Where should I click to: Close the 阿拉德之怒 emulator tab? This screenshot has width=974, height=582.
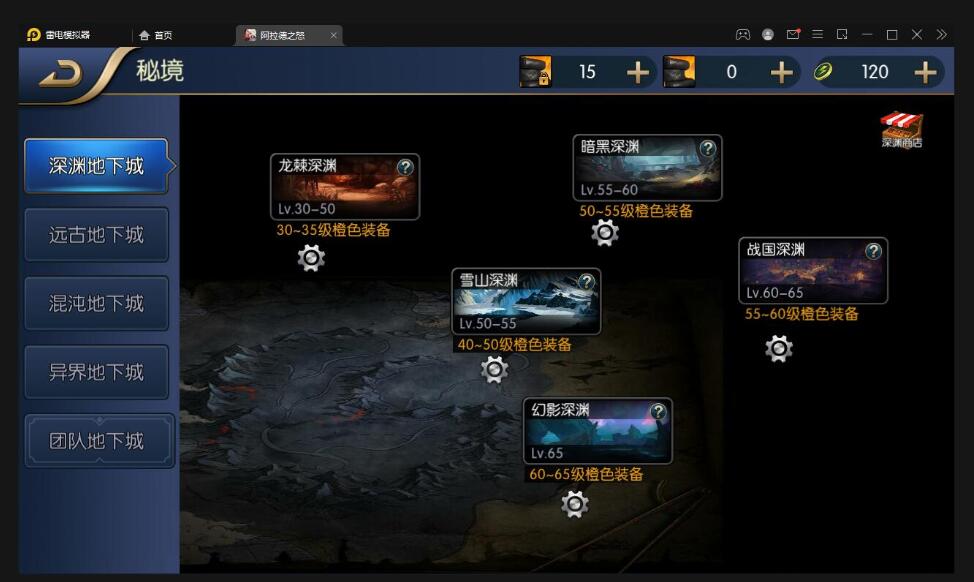(333, 35)
